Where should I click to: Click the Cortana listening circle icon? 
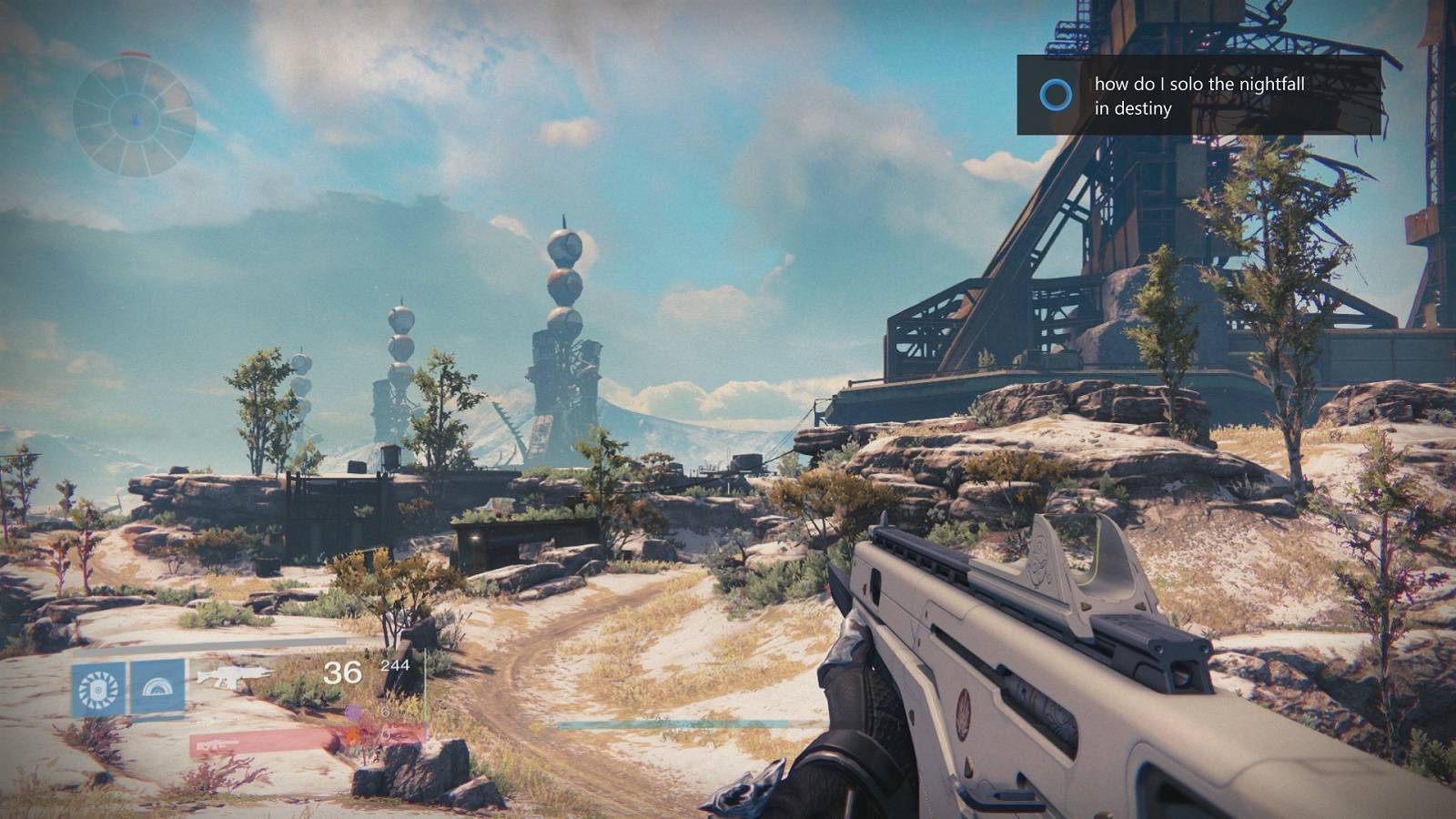[x=1056, y=95]
